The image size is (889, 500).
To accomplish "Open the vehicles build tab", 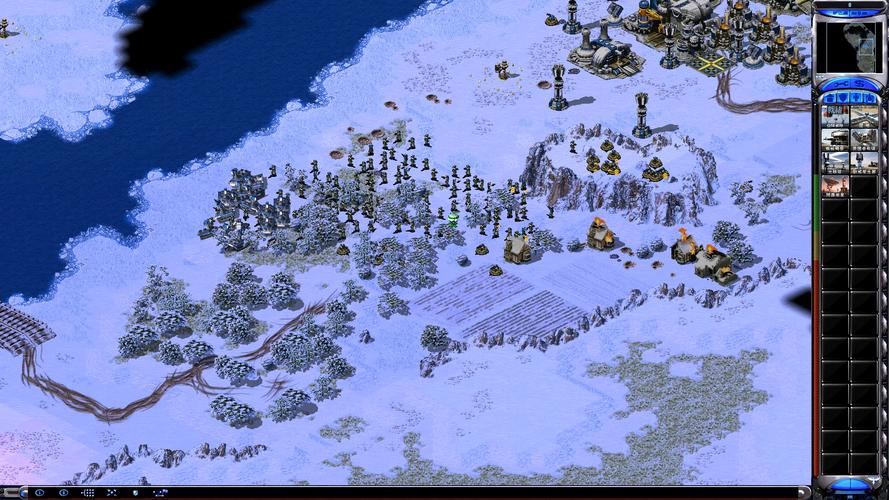I will [x=868, y=97].
